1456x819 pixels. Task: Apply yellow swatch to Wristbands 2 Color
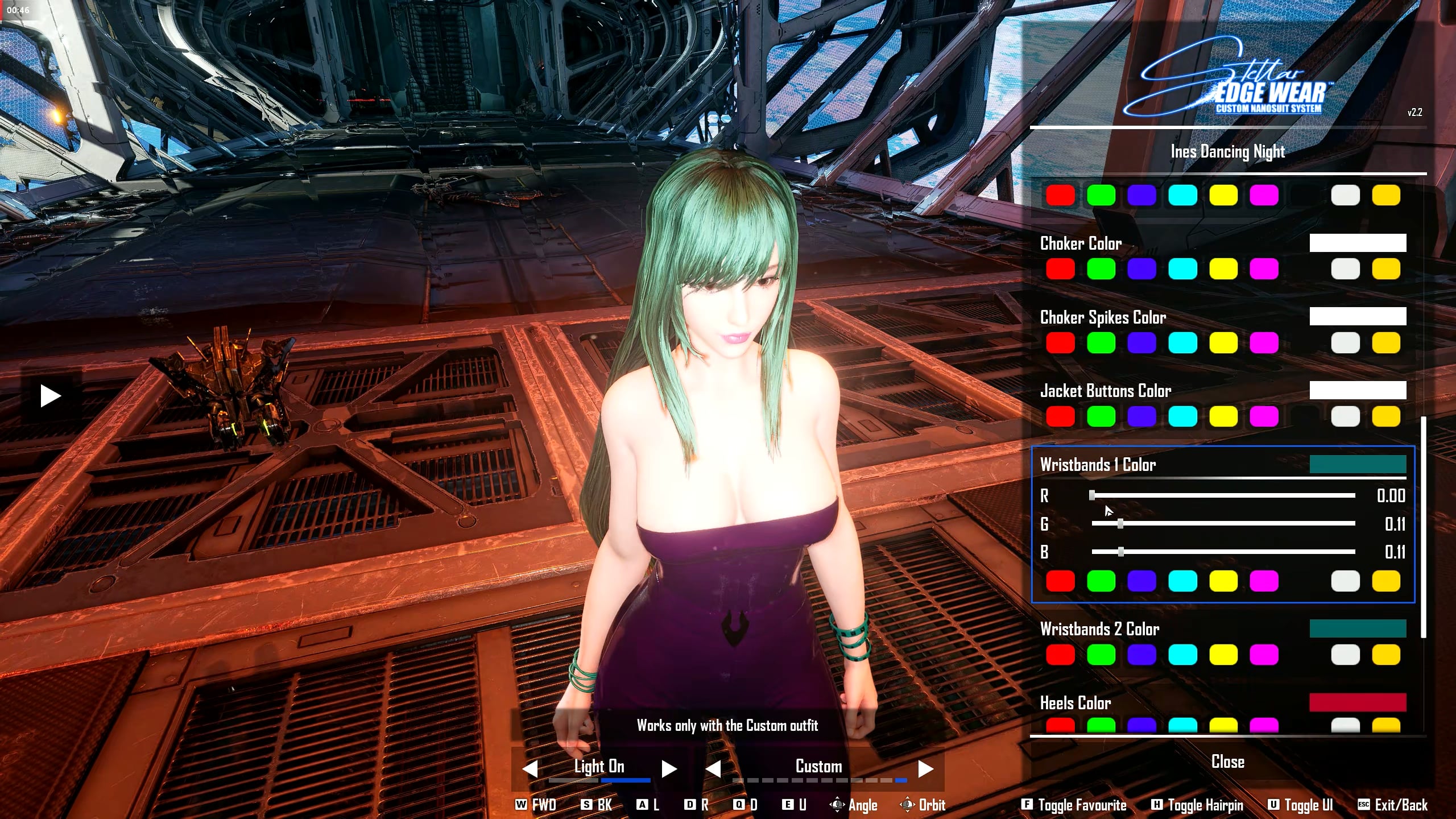click(x=1223, y=655)
